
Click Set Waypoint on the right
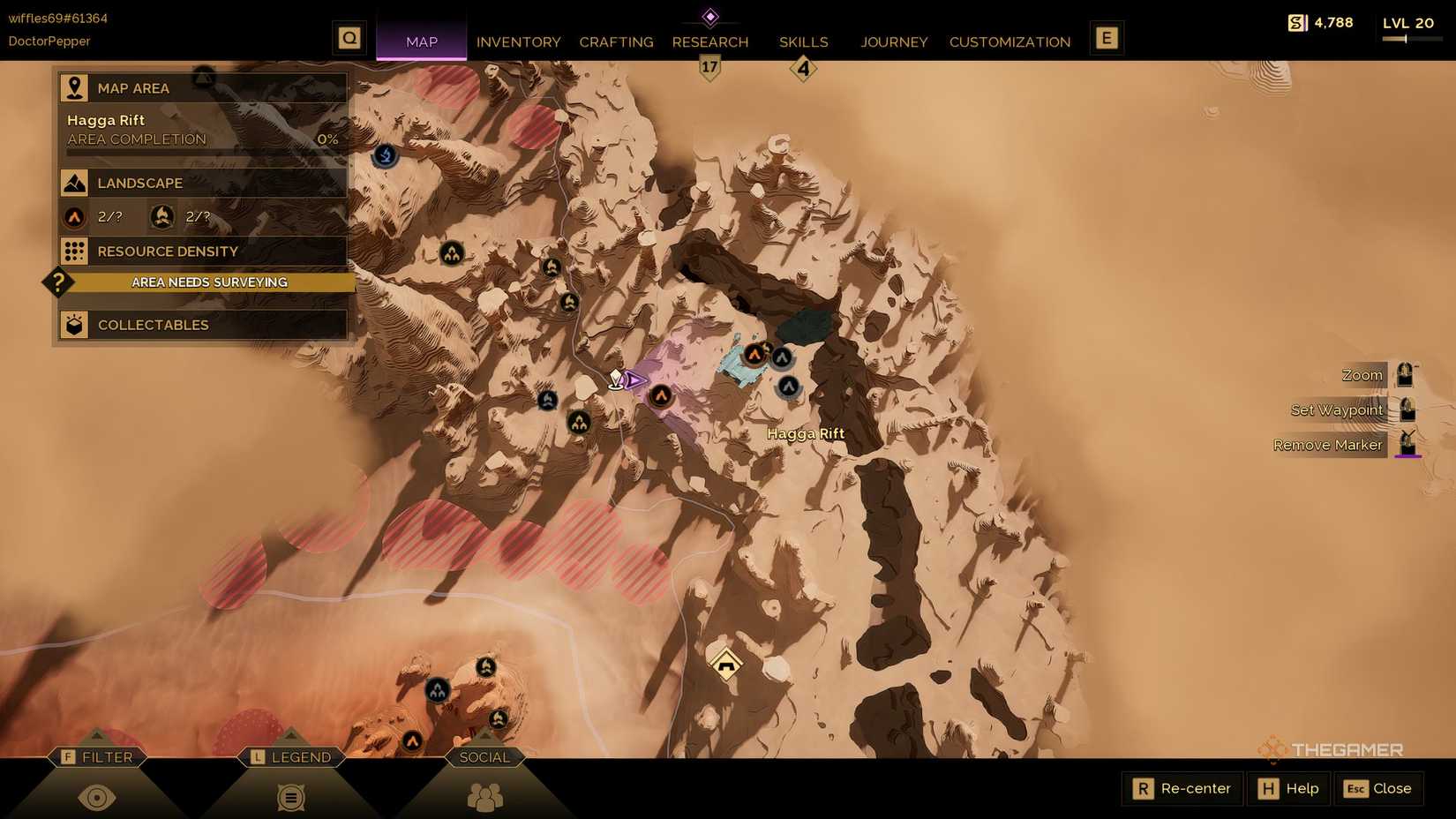1336,409
